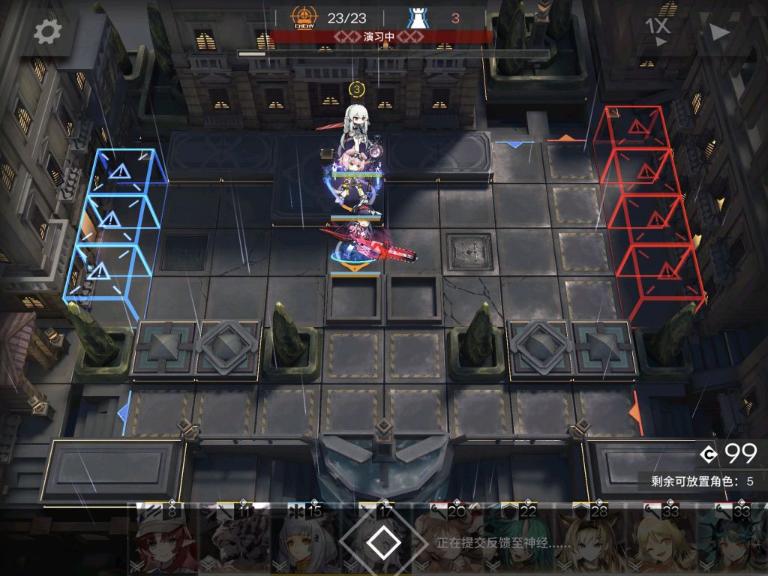This screenshot has width=768, height=576.
Task: Click the pause/play arrow button
Action: (x=719, y=30)
